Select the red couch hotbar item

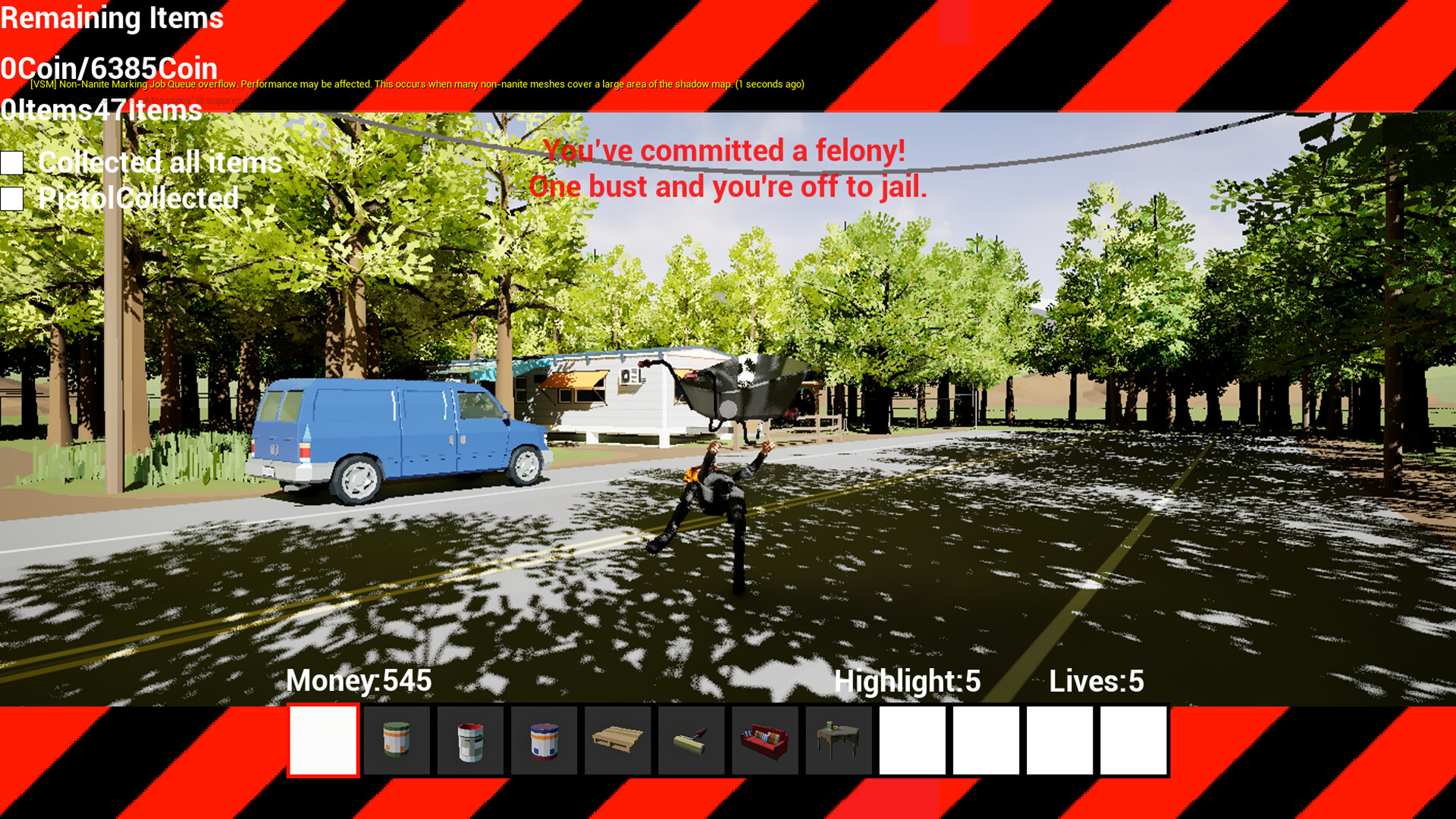tap(764, 740)
